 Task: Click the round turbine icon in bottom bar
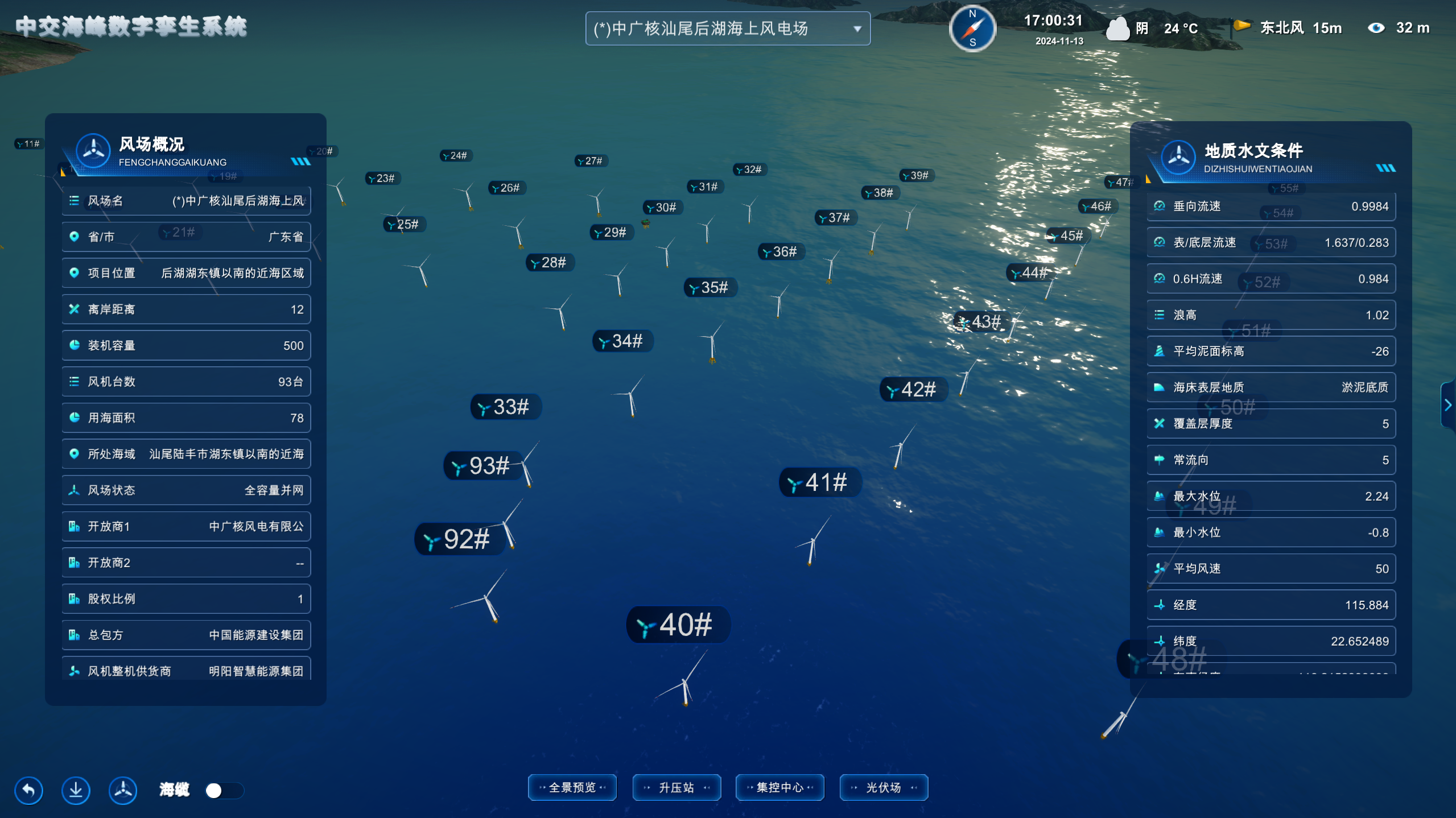click(123, 790)
